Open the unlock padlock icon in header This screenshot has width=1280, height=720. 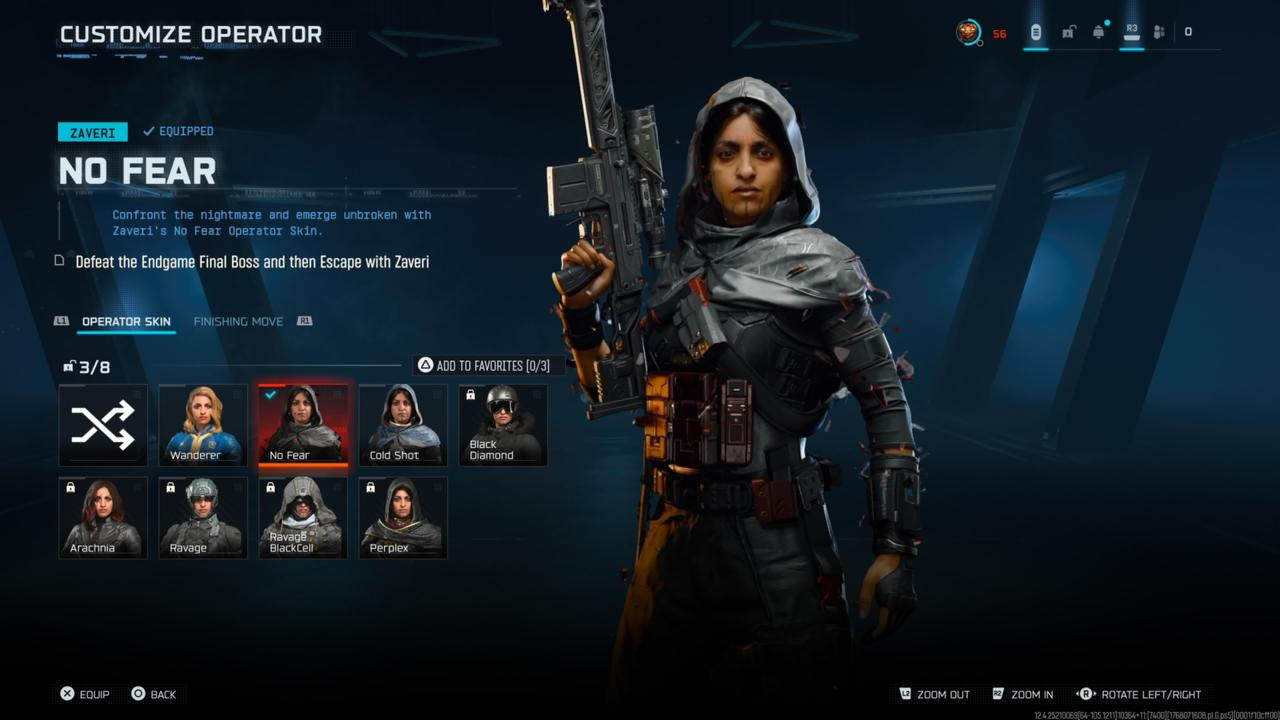point(1068,32)
